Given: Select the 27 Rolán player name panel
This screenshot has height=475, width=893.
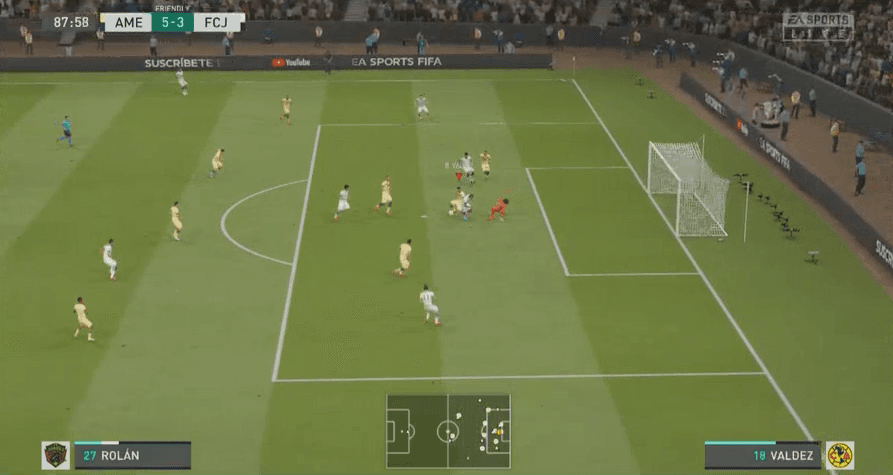Looking at the screenshot, I should [x=132, y=456].
